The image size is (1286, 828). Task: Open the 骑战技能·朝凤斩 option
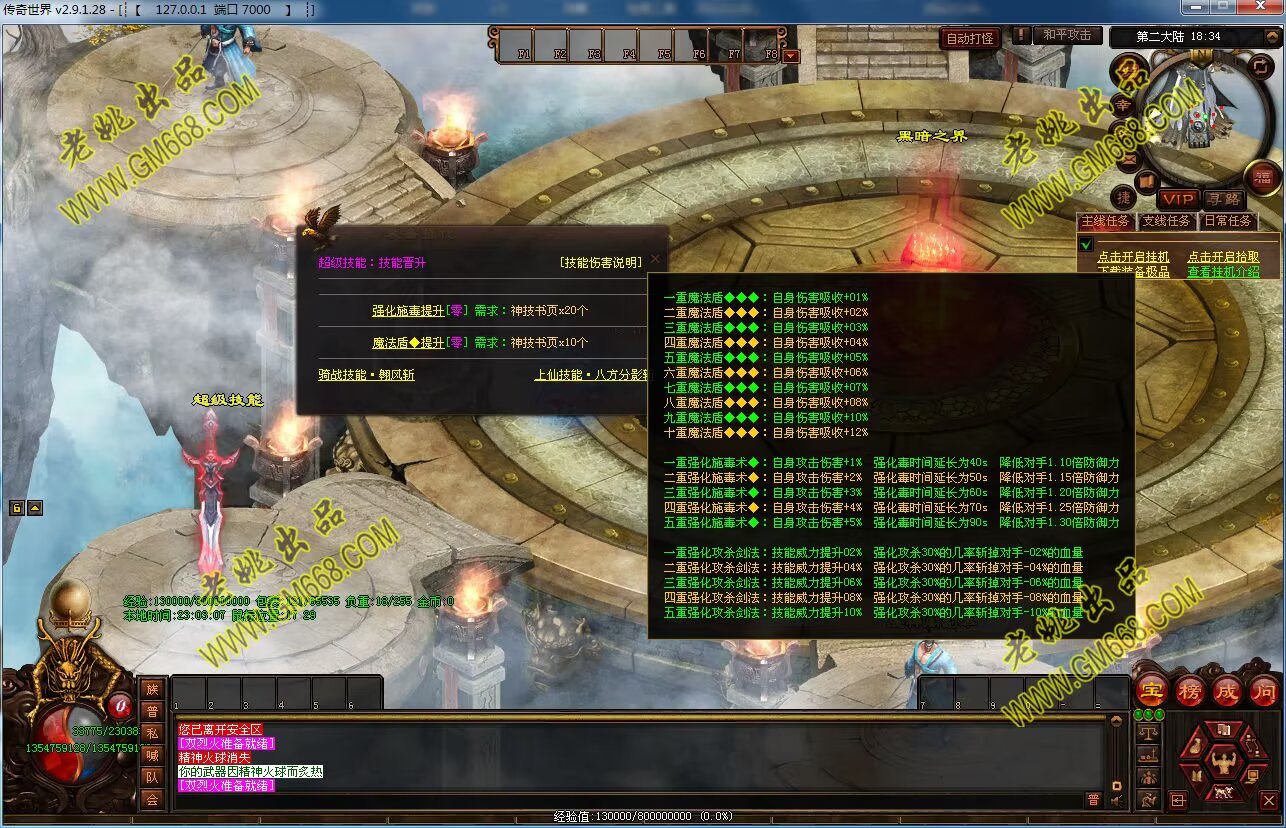point(366,375)
